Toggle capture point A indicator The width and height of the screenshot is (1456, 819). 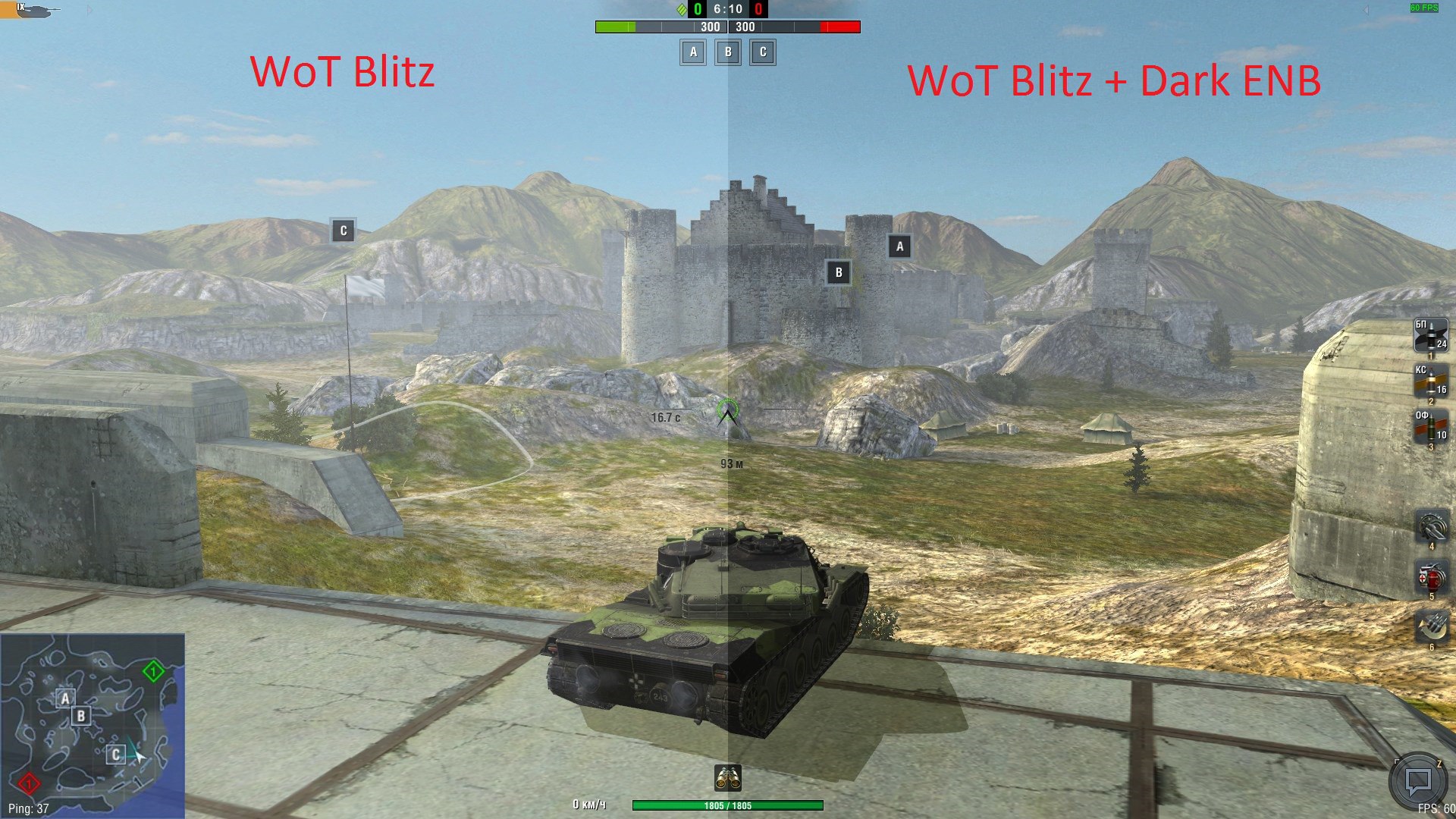(692, 52)
